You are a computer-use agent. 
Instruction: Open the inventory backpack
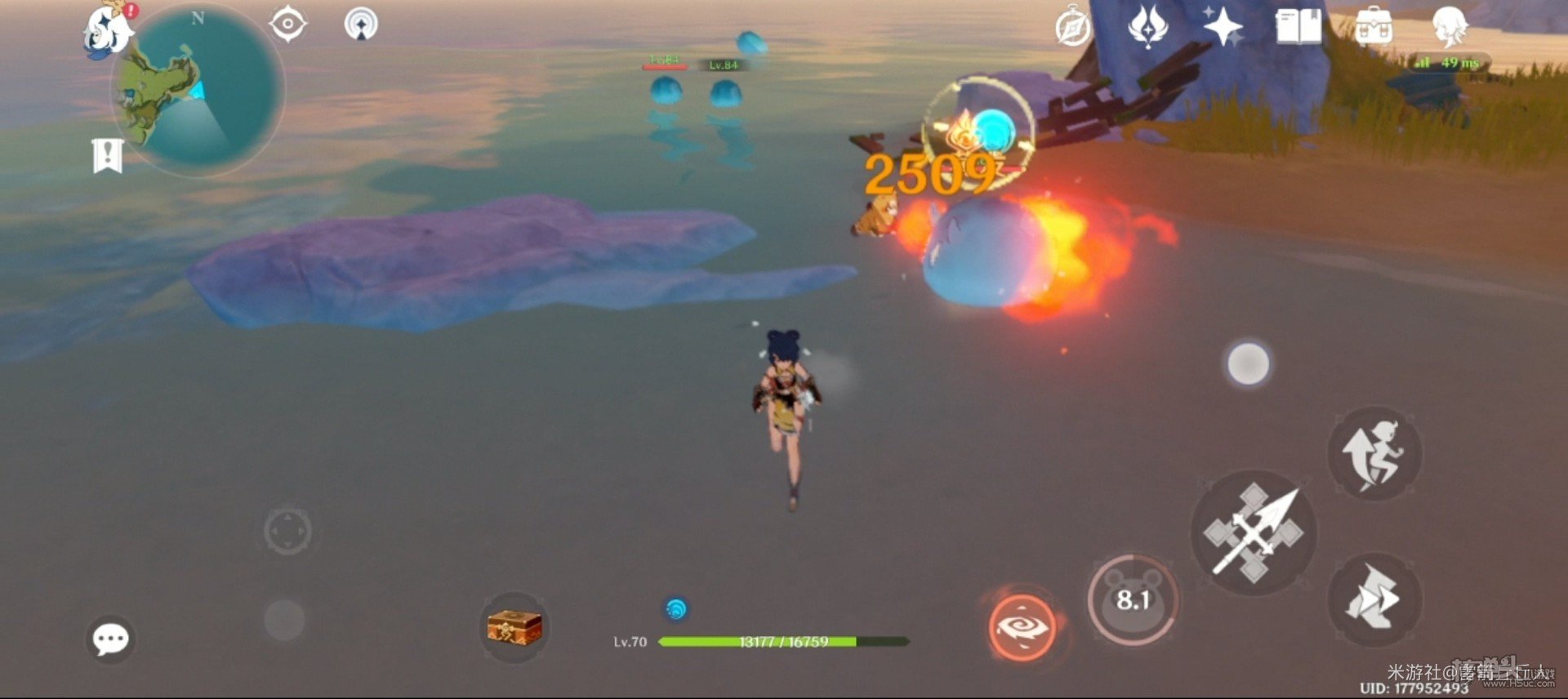[1374, 27]
